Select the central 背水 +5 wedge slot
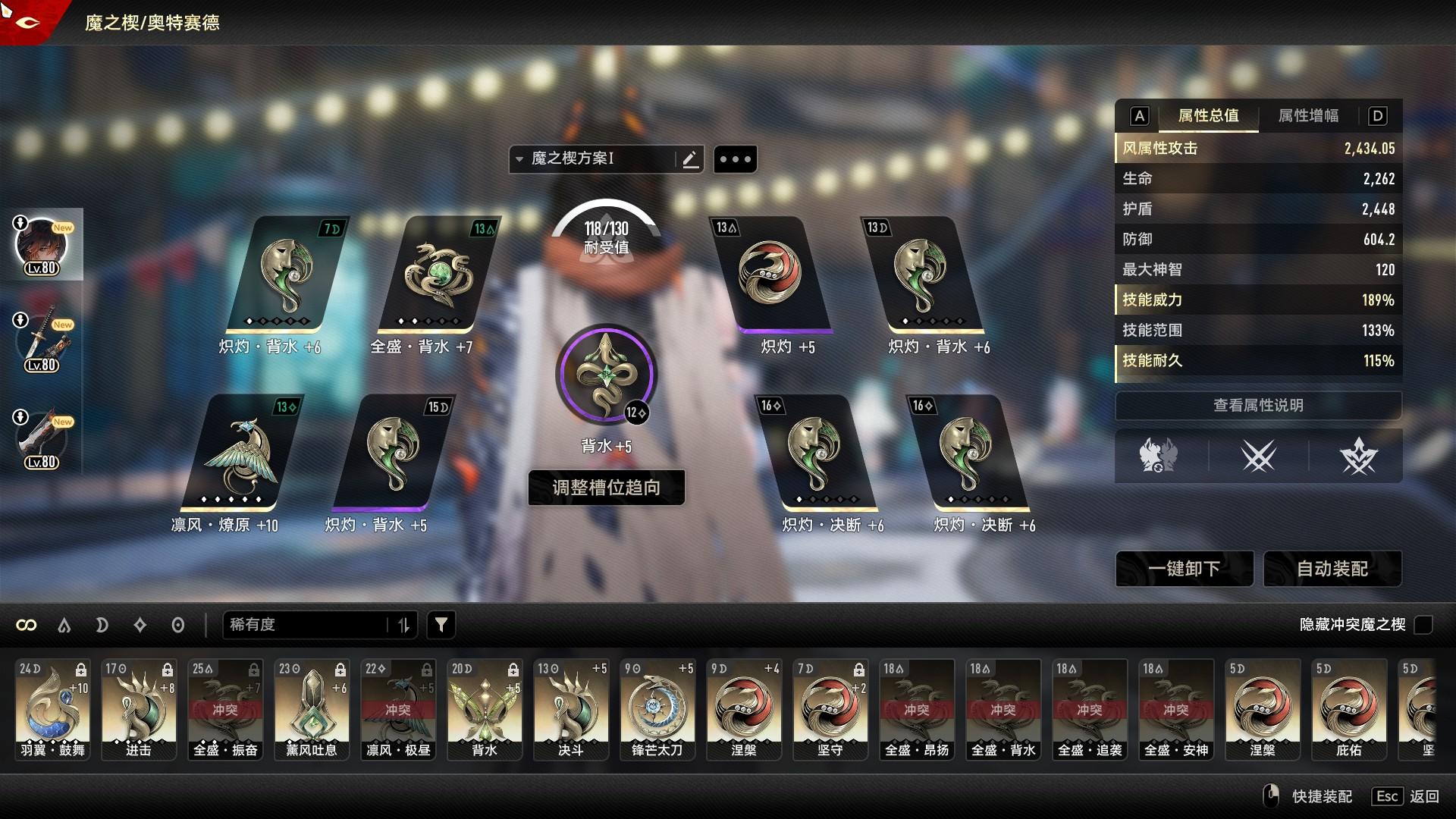 coord(606,375)
